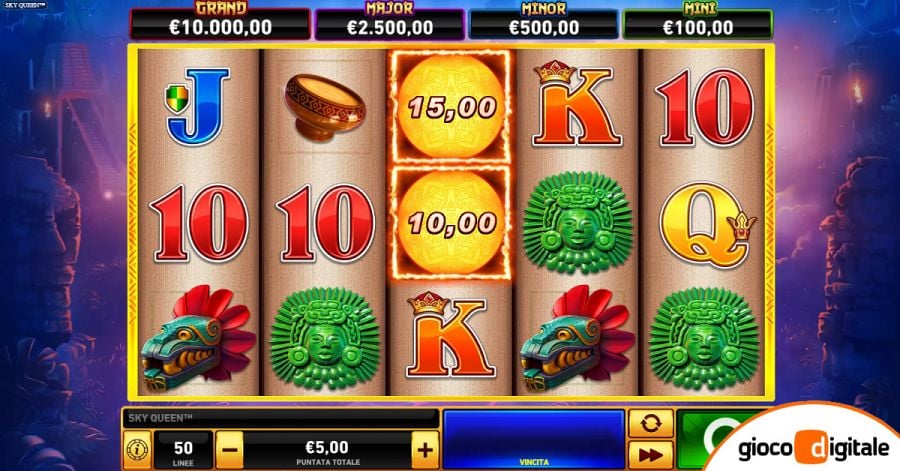Increase total bet with plus button
The image size is (900, 471).
click(425, 449)
